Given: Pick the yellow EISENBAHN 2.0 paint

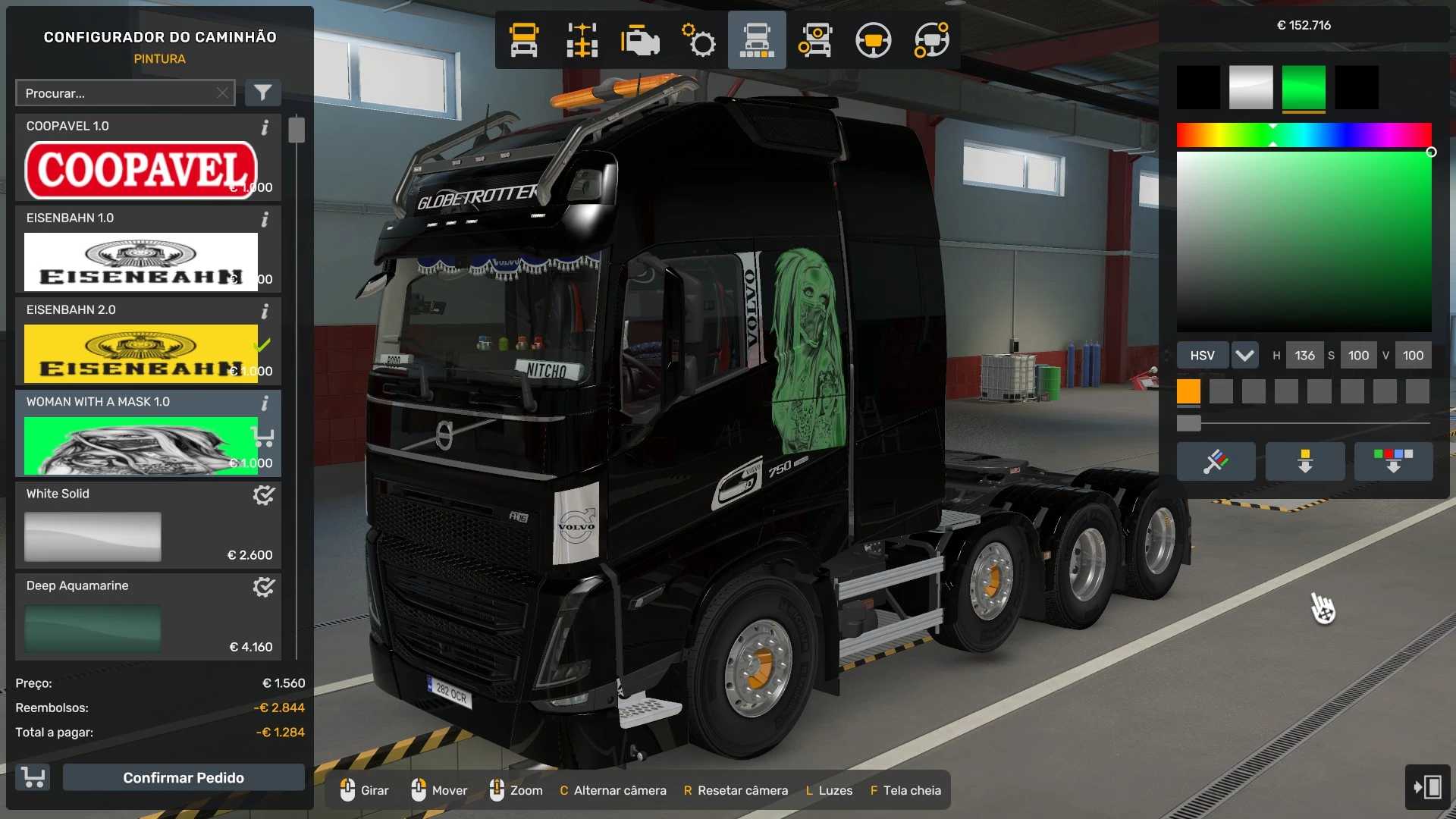Looking at the screenshot, I should pos(141,353).
